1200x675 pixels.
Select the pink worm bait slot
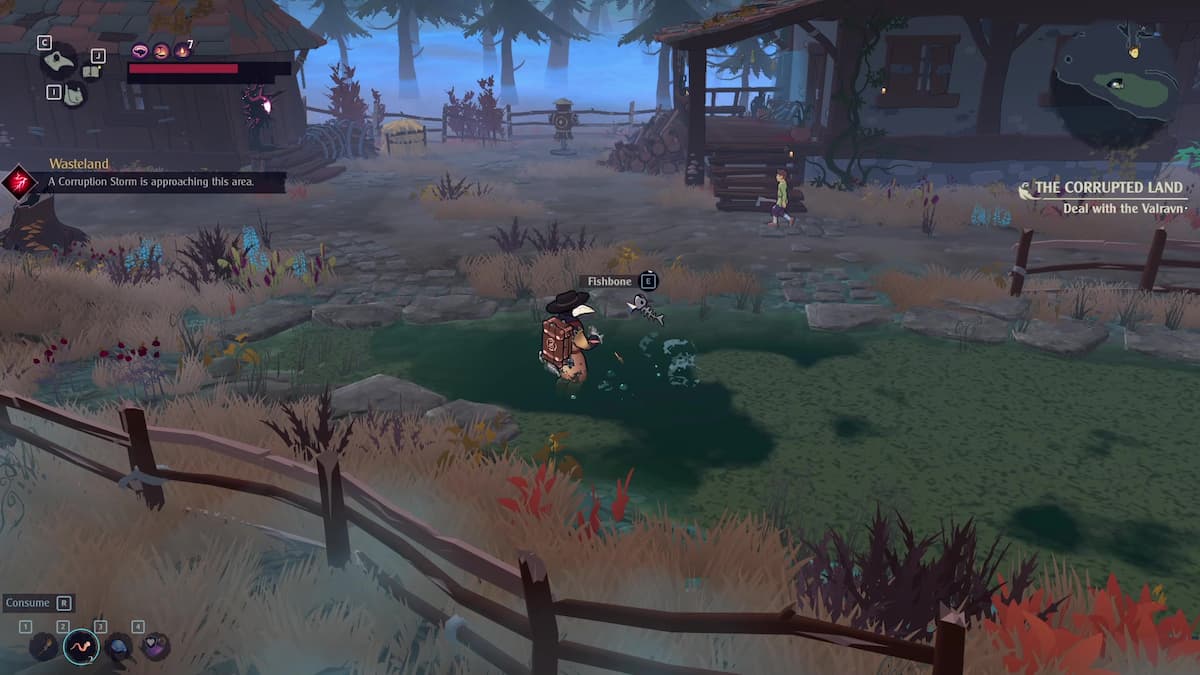pyautogui.click(x=81, y=646)
